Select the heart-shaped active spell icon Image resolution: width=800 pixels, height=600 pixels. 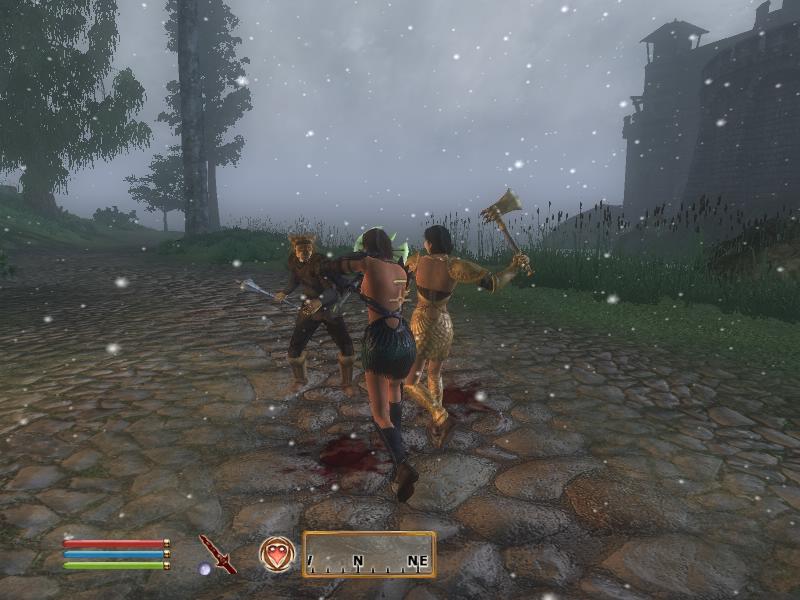click(276, 553)
